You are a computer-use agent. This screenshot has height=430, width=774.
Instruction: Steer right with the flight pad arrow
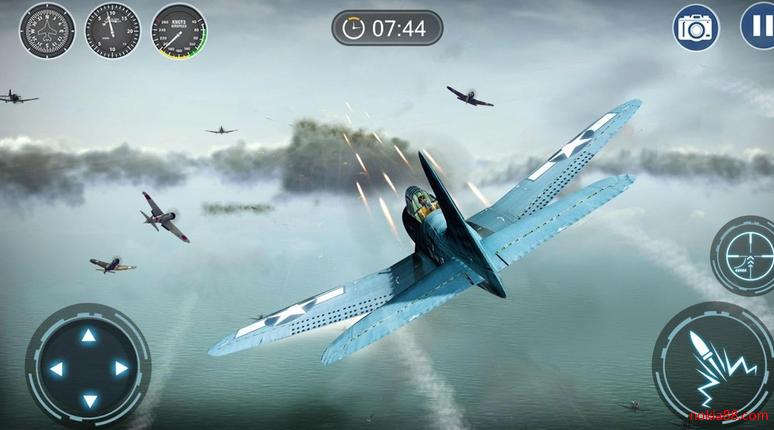tap(121, 368)
